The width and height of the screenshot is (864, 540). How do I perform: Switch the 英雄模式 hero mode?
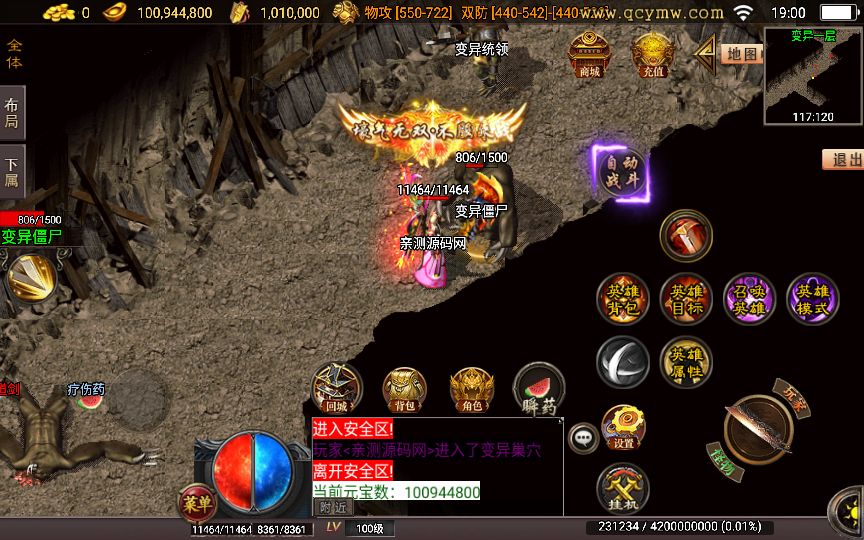coord(812,299)
